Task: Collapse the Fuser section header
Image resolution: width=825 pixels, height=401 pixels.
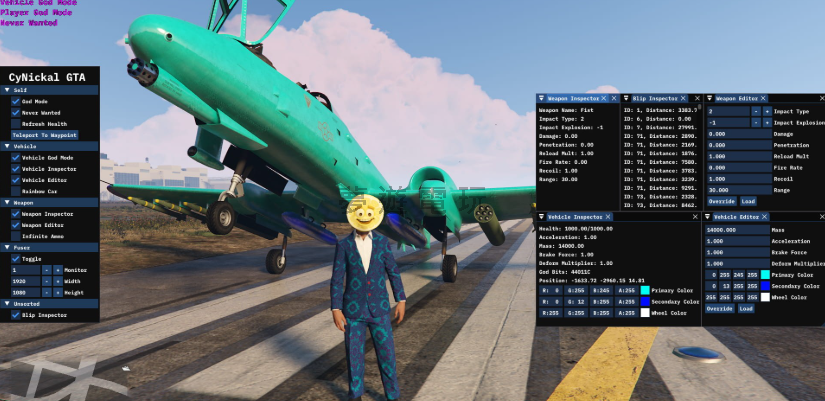Action: click(x=7, y=247)
